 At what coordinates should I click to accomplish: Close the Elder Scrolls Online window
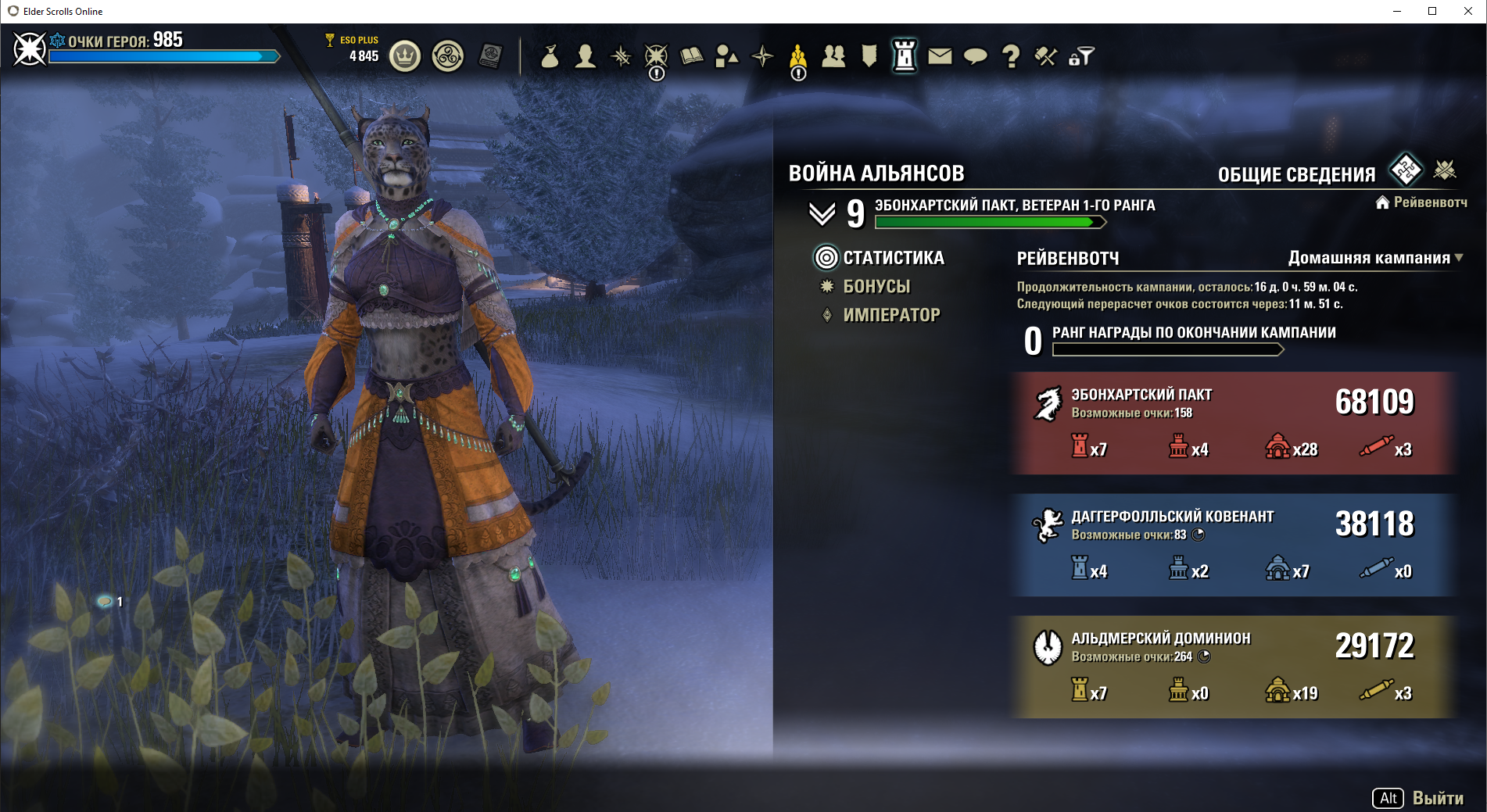tap(1467, 11)
